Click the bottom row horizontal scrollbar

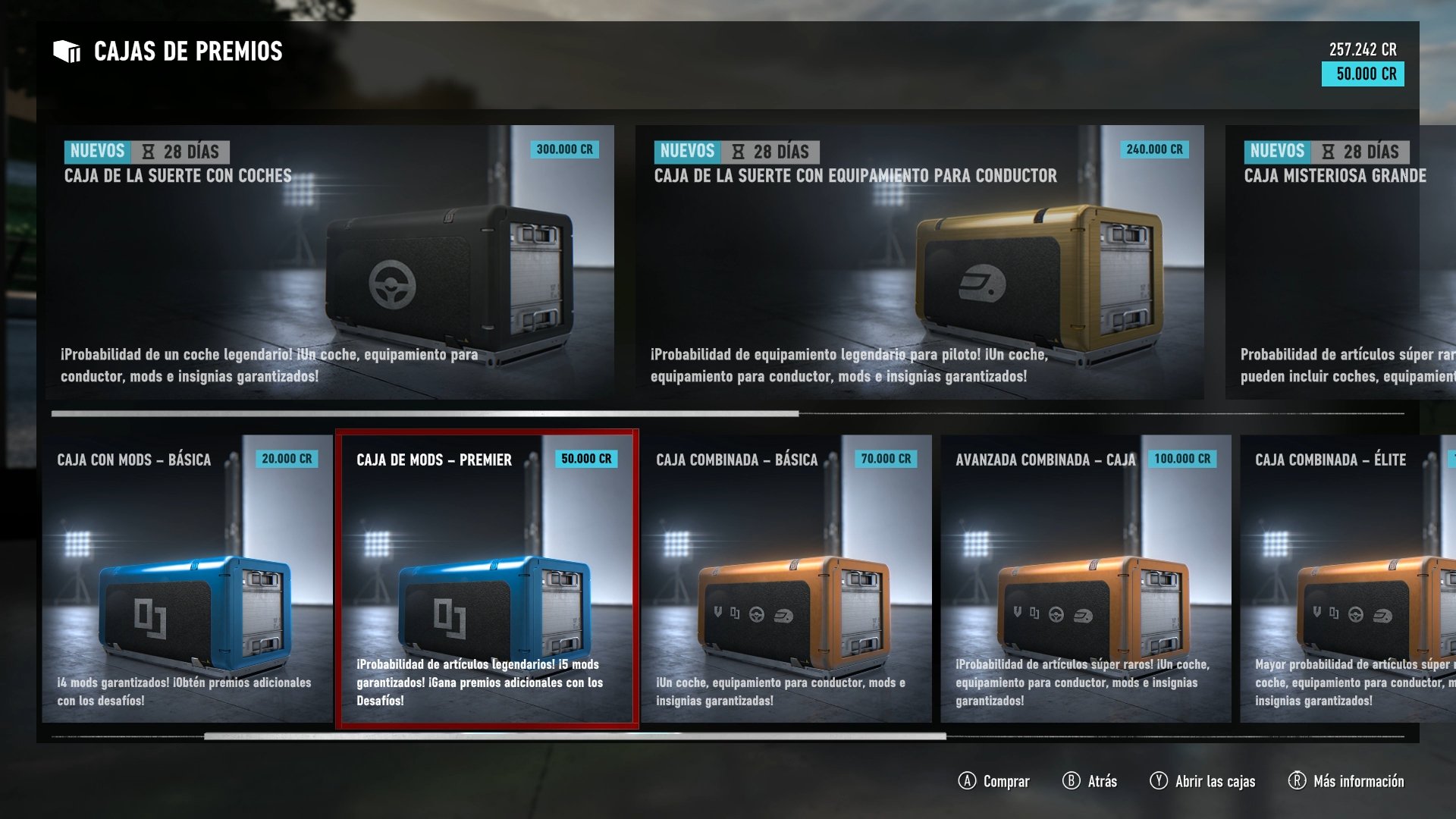click(x=575, y=736)
